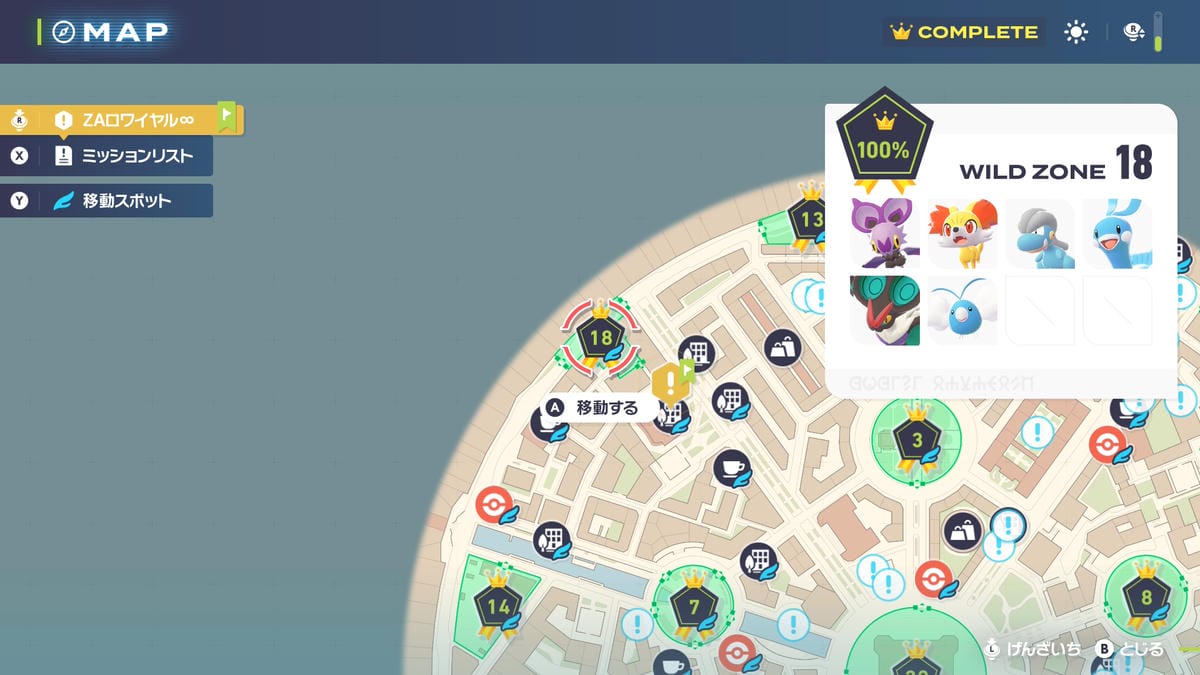
Task: Select the shopping bag shop marker
Action: tap(782, 348)
